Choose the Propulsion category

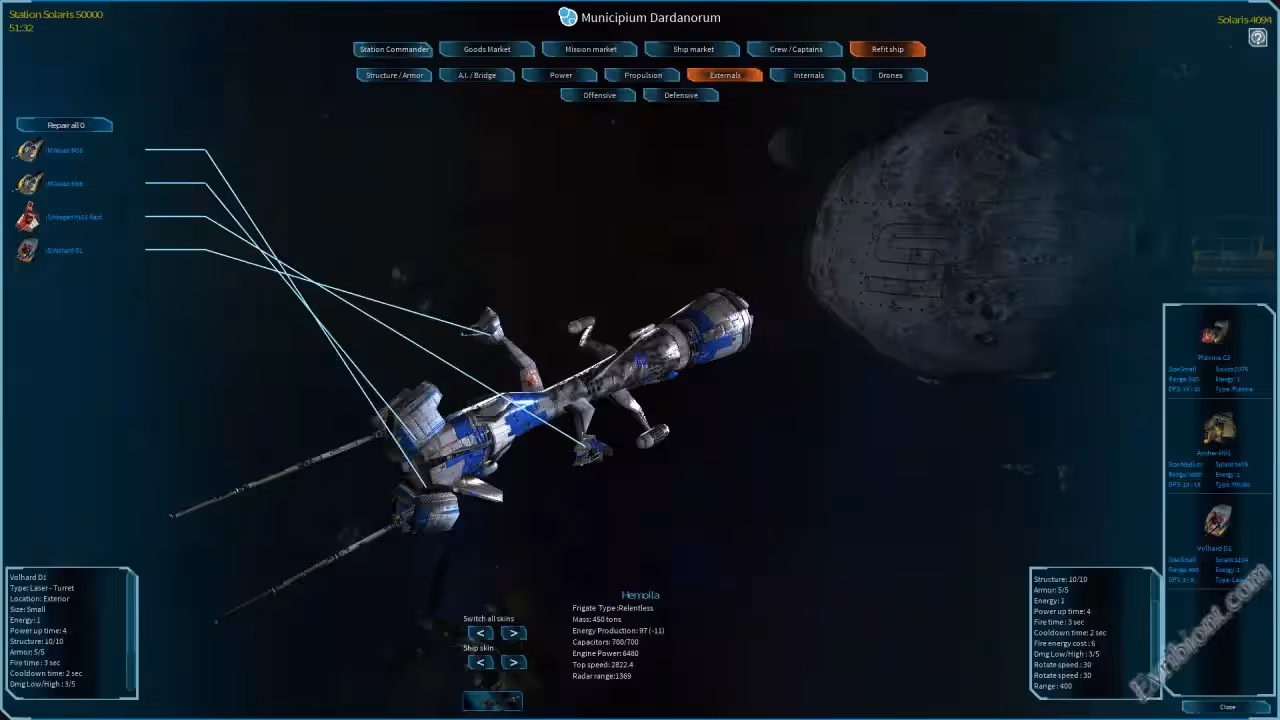point(643,75)
